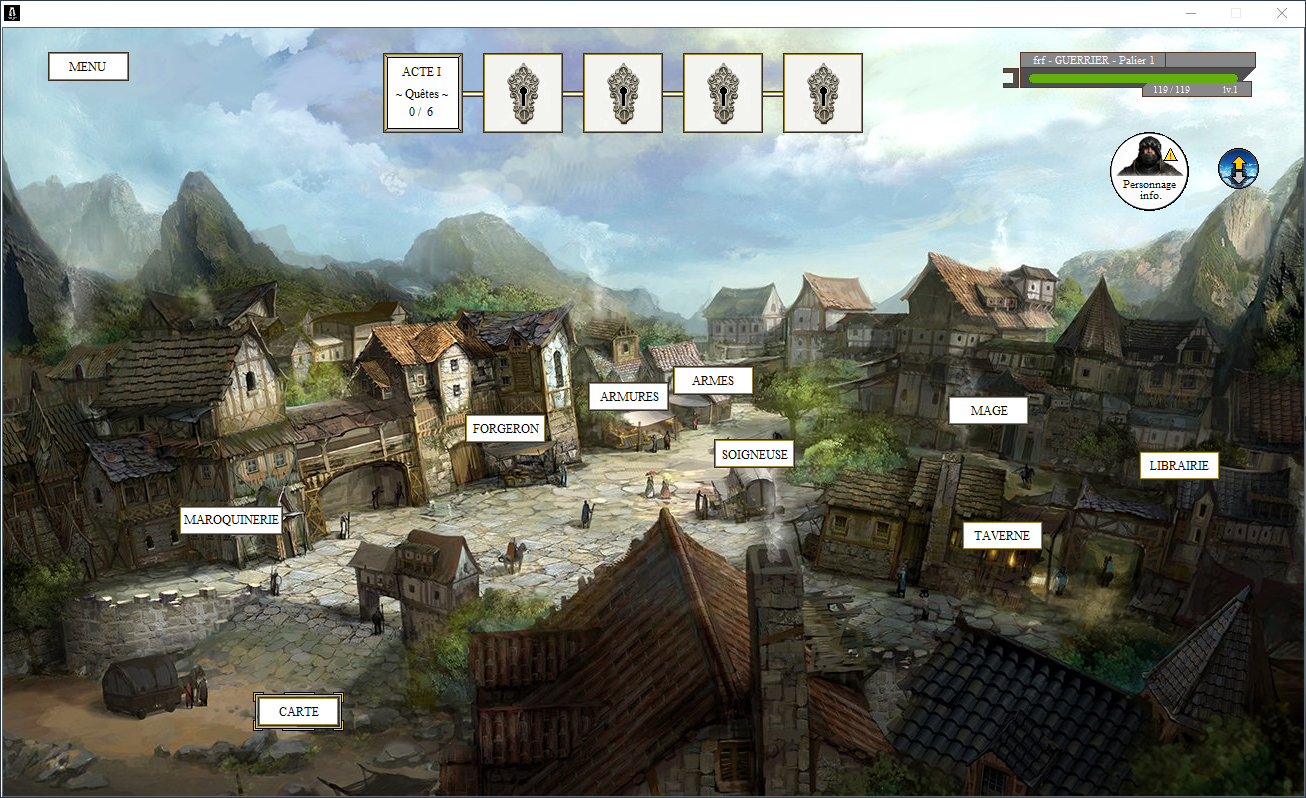Viewport: 1306px width, 798px height.
Task: Visit the SOIGNEUSE healer
Action: (755, 455)
